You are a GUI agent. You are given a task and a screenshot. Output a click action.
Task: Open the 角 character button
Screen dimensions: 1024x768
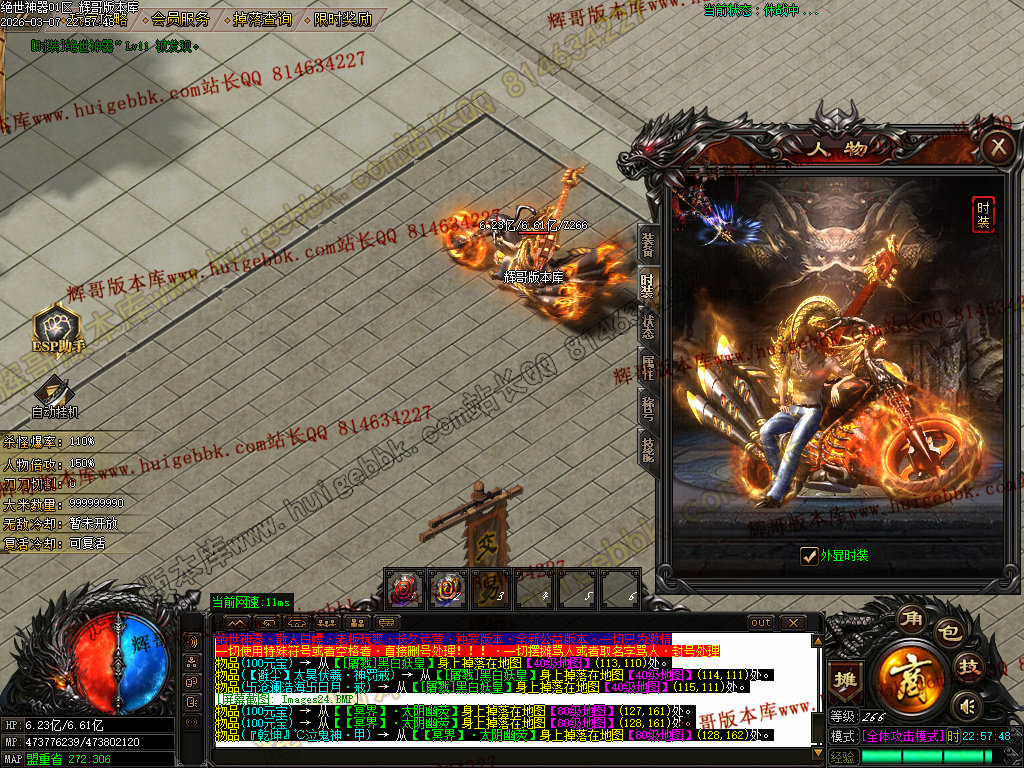click(911, 618)
